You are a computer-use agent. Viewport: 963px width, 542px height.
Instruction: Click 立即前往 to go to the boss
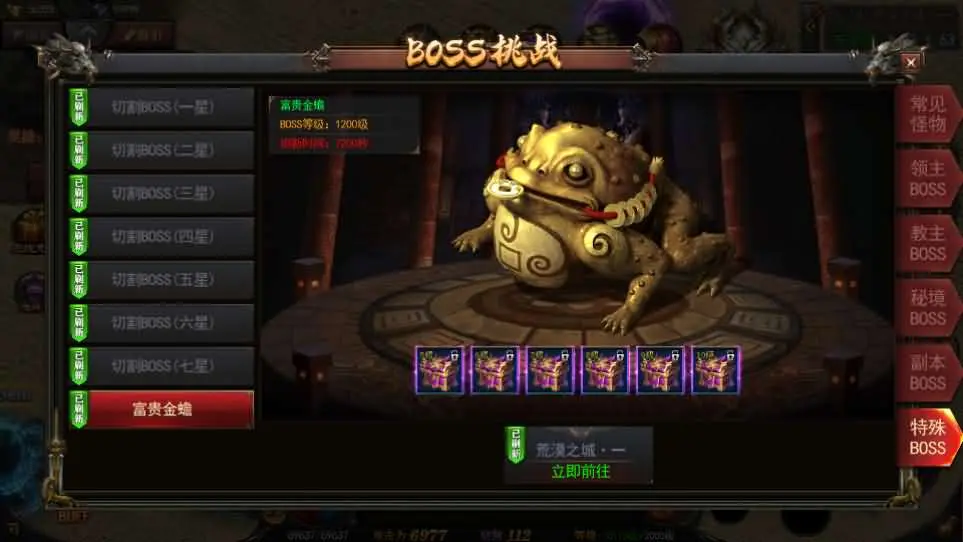click(580, 471)
